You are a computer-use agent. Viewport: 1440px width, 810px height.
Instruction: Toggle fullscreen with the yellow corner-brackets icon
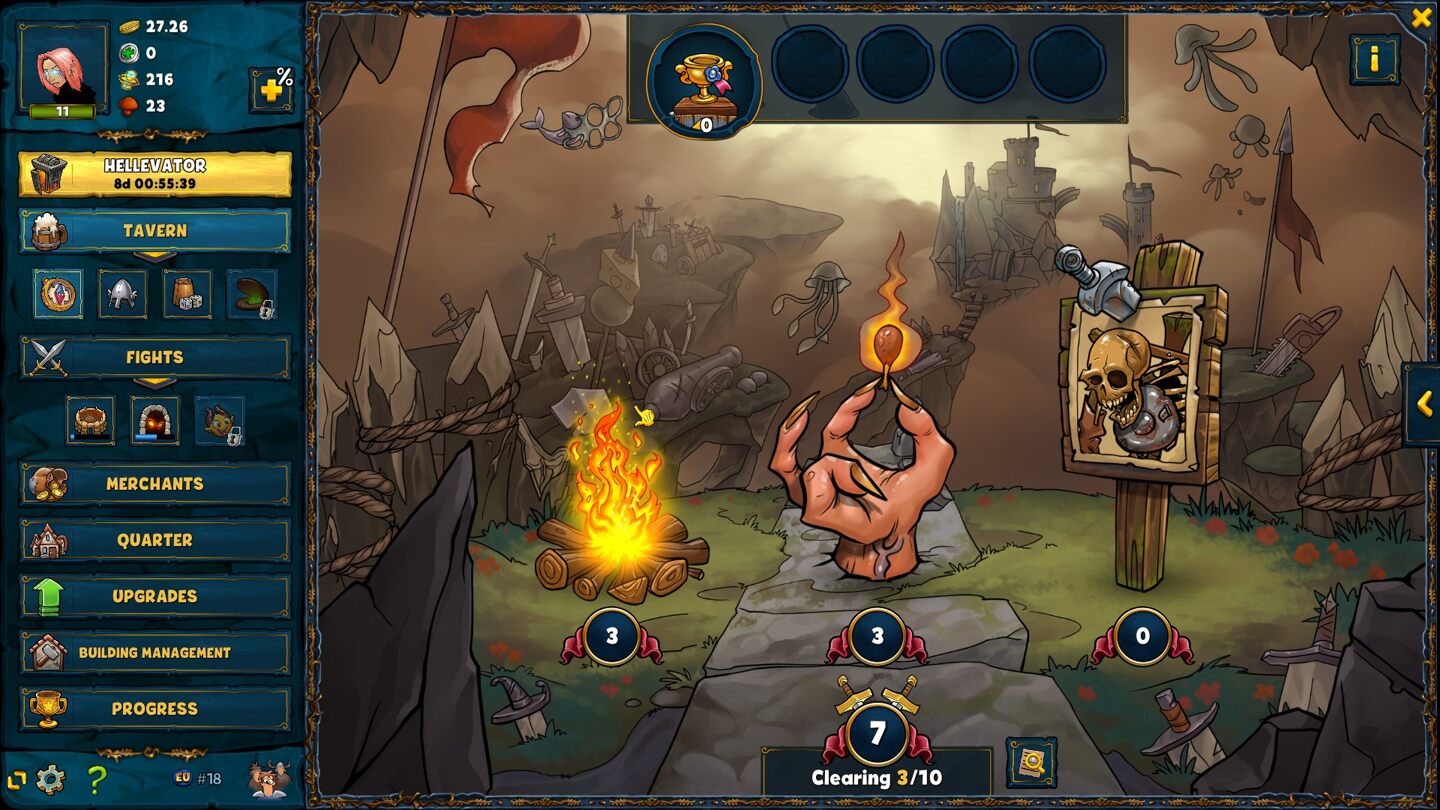click(16, 779)
